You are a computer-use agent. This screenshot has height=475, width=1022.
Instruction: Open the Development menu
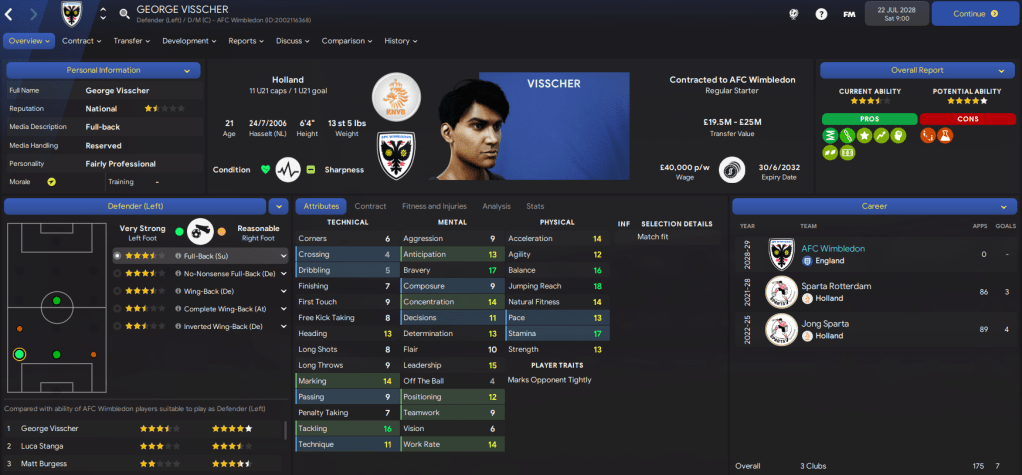[189, 41]
